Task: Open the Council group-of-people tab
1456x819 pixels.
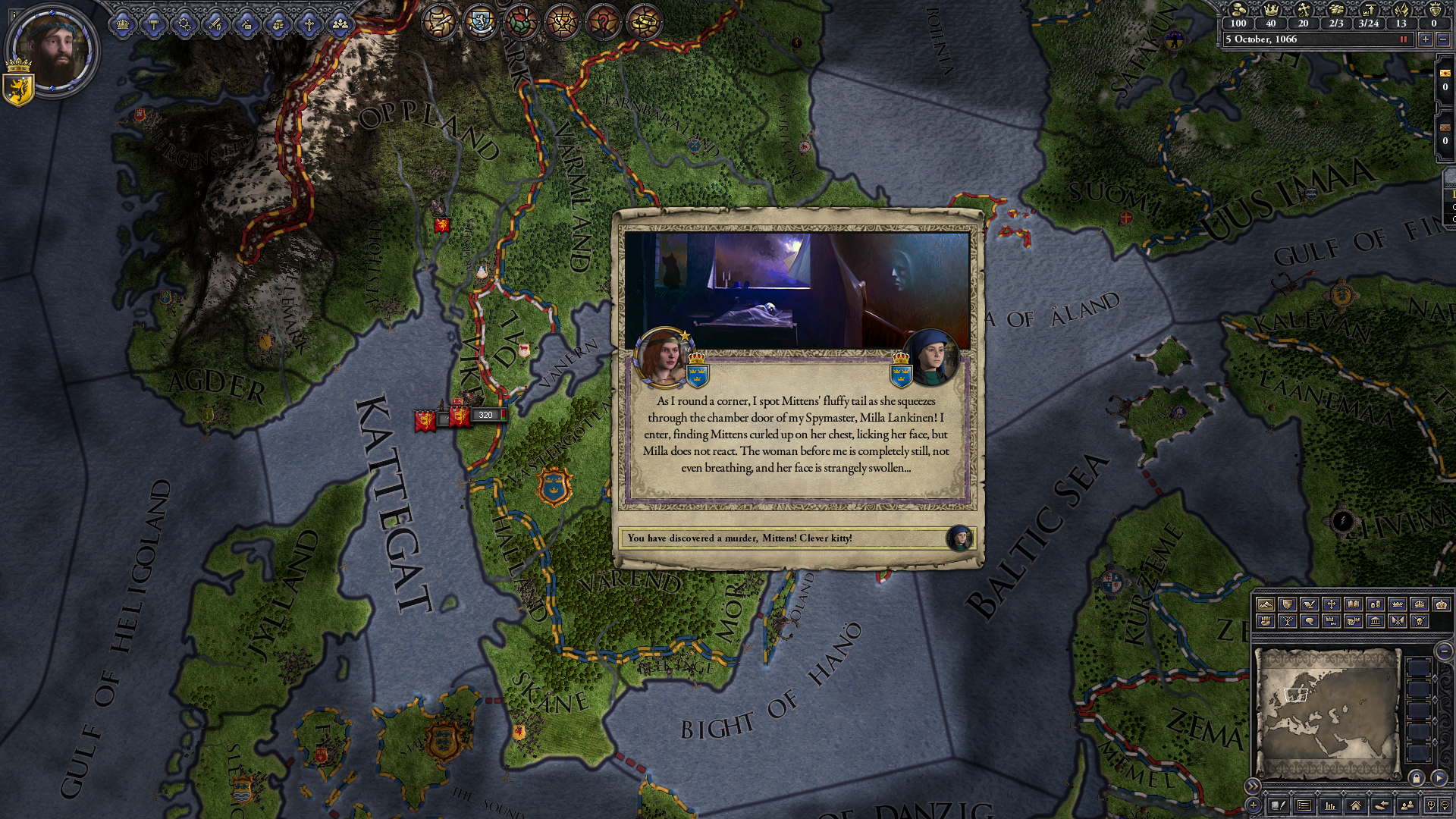Action: point(340,25)
